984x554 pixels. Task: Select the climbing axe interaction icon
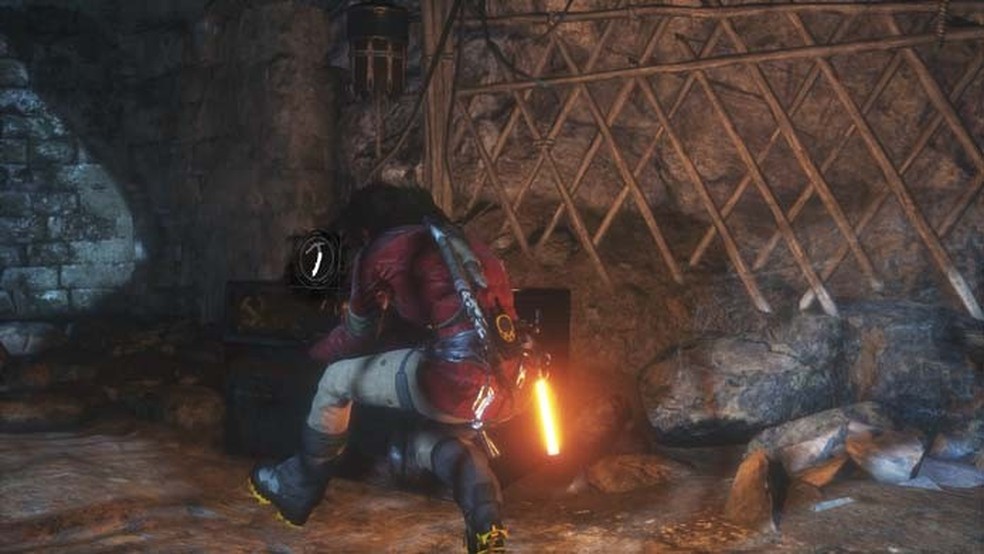pos(318,260)
